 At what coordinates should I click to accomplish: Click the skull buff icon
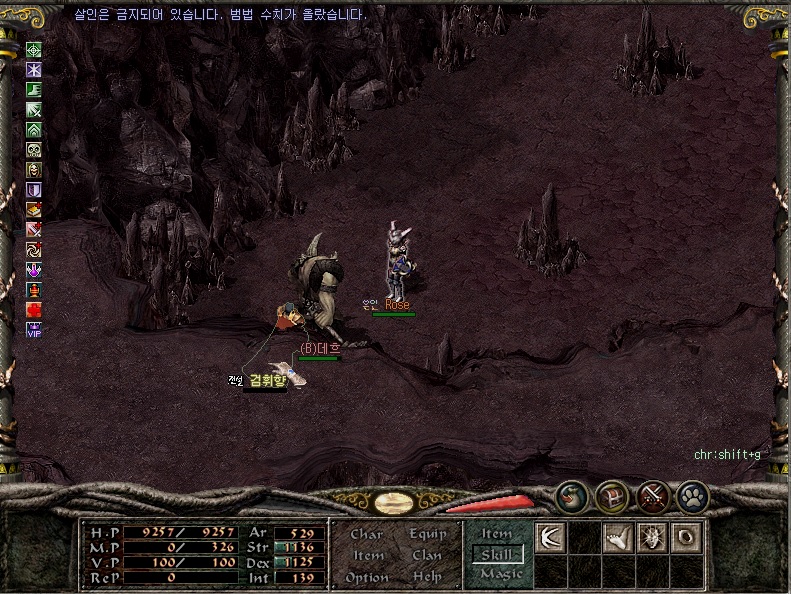point(34,150)
